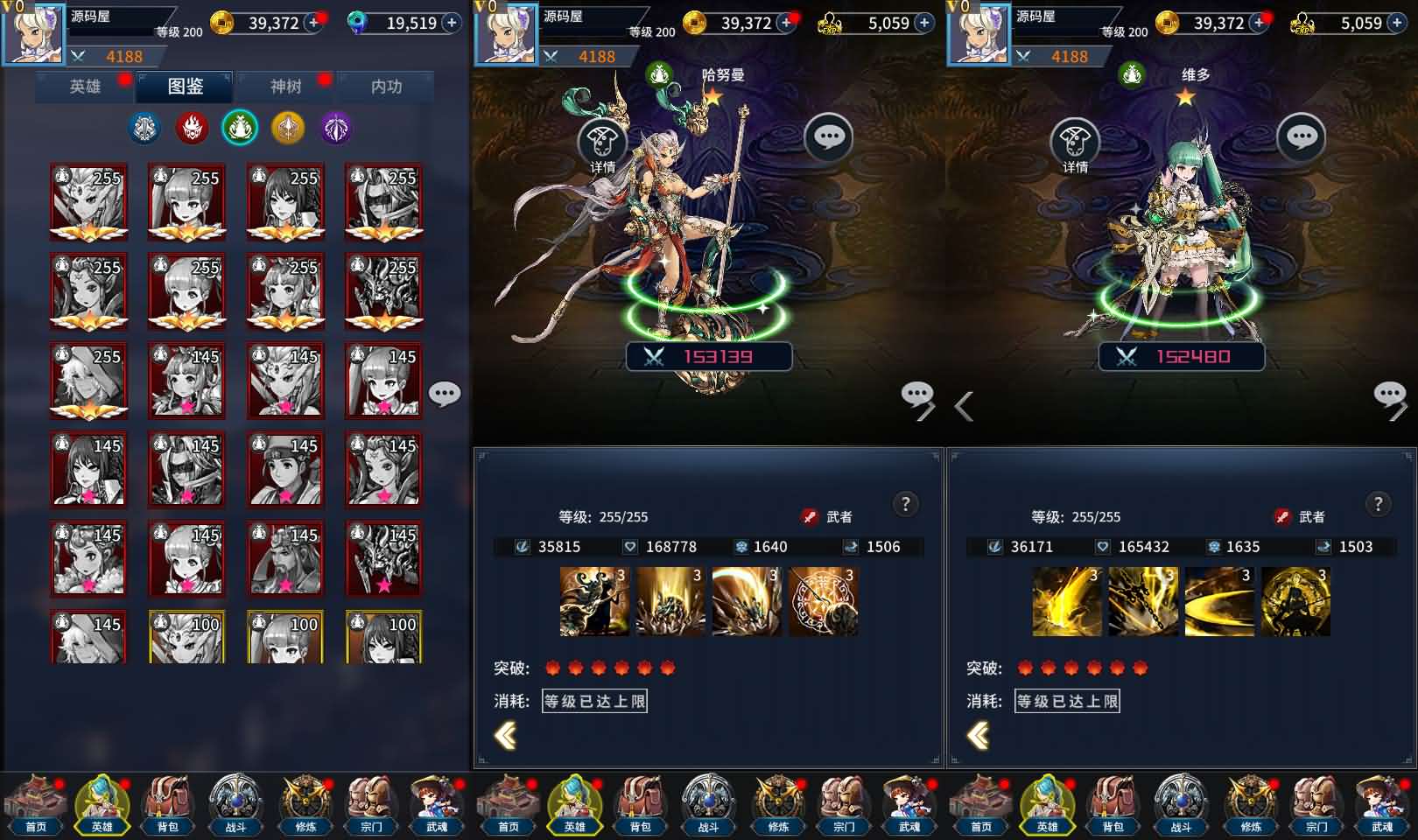
Task: Open the chat bubble above 哈努曼's power rating
Action: (x=828, y=136)
